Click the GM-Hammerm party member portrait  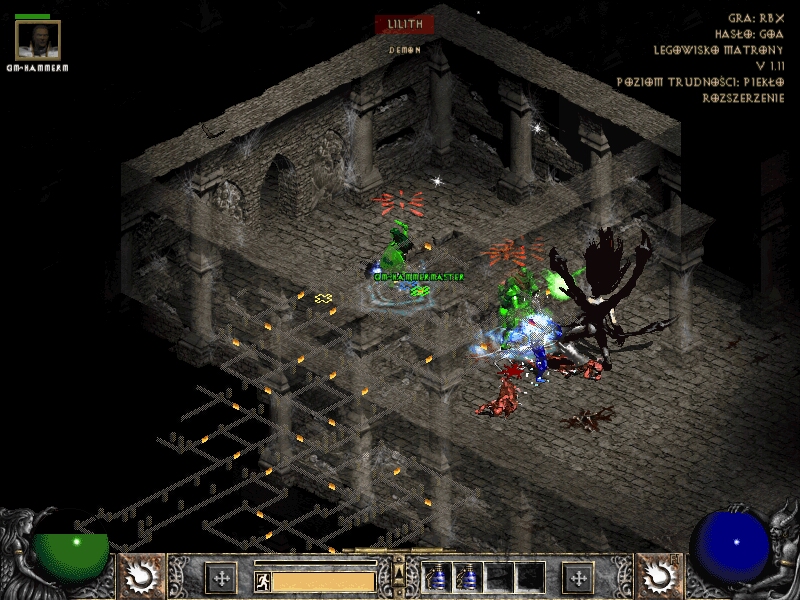coord(38,40)
